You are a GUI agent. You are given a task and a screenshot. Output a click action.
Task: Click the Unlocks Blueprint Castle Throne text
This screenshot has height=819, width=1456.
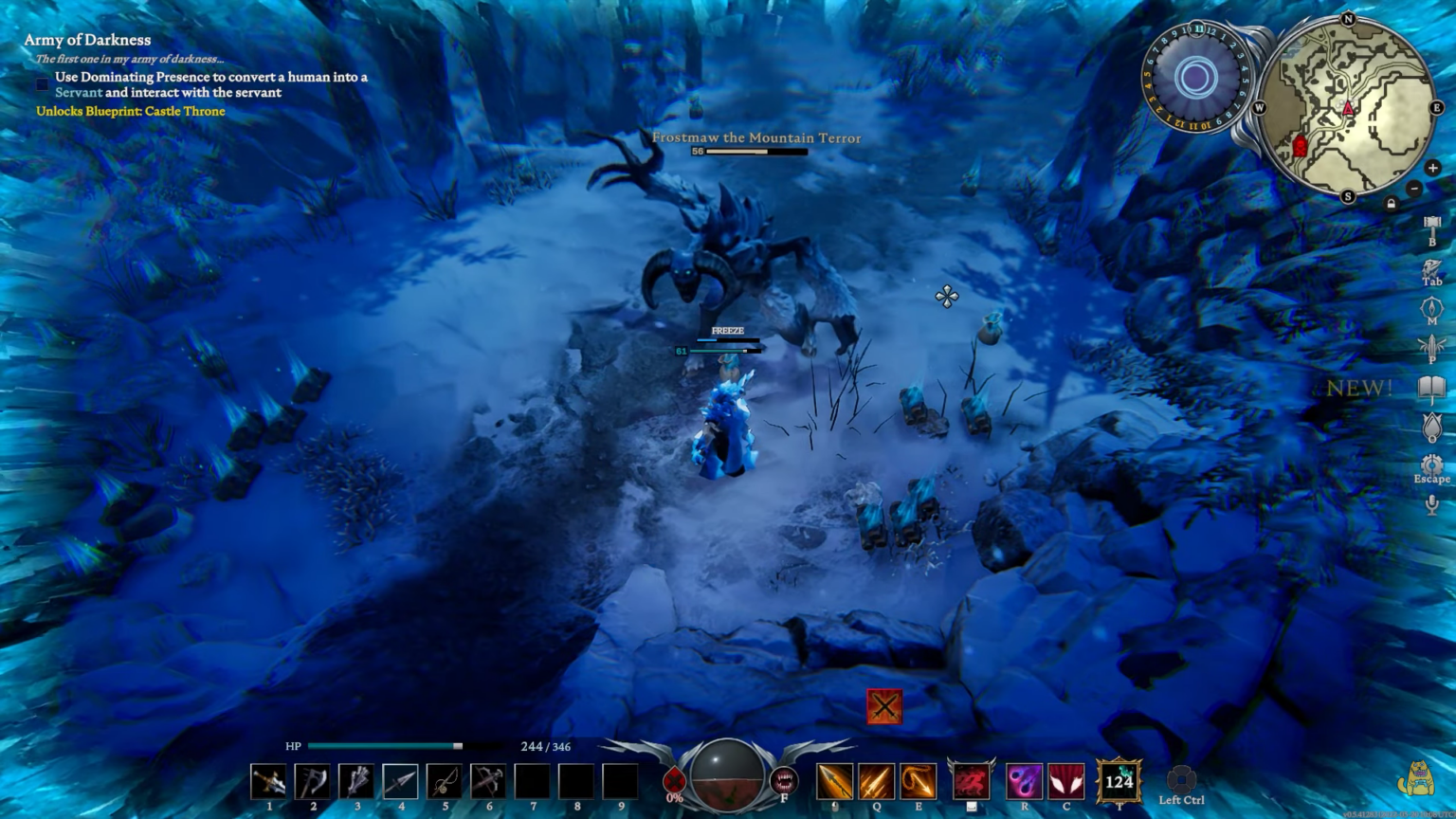[130, 111]
